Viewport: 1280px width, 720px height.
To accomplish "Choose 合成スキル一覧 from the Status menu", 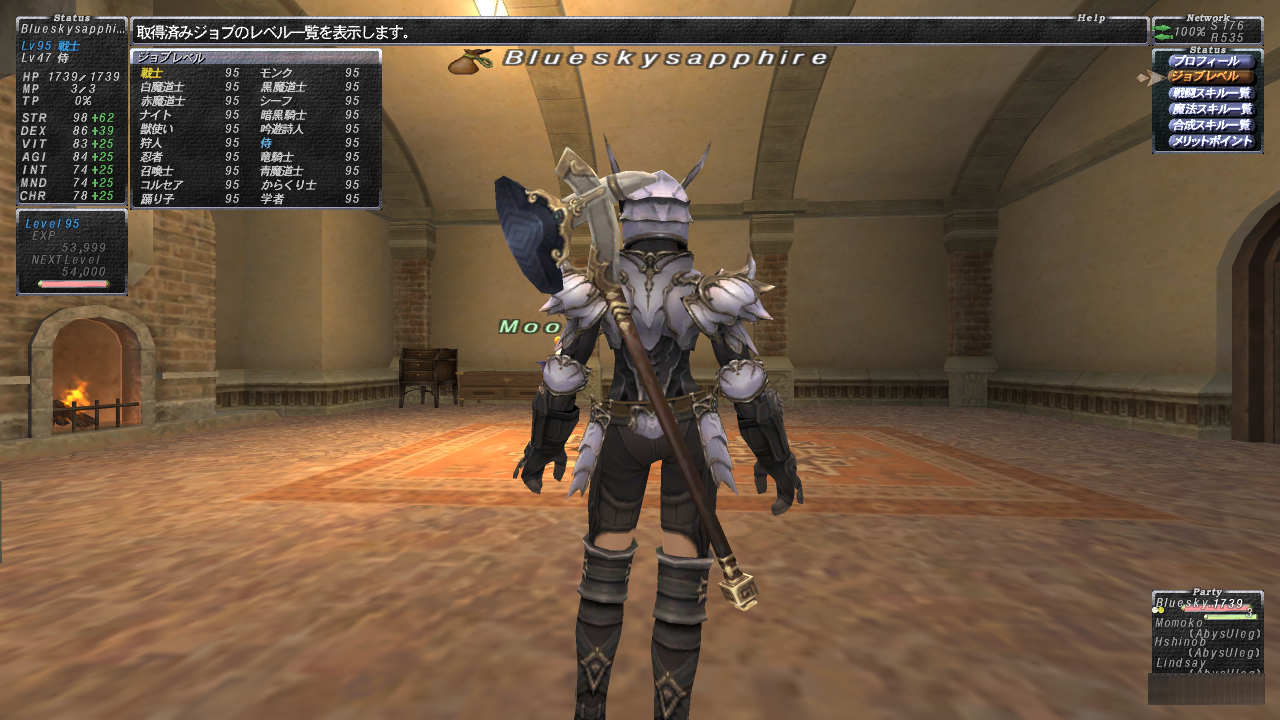I will (1210, 125).
